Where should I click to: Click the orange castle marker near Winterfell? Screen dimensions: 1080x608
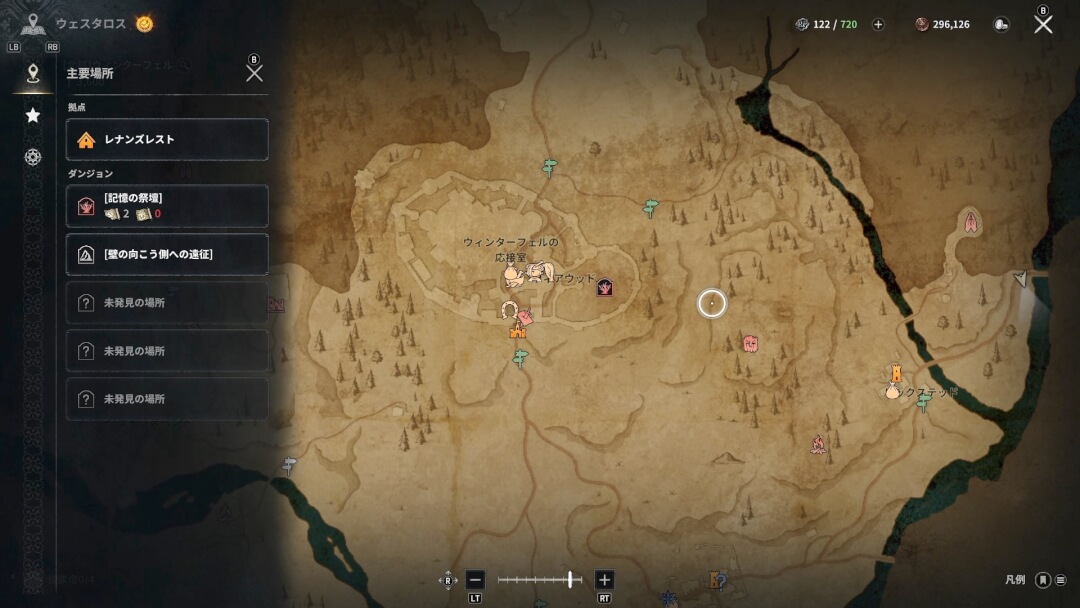pyautogui.click(x=518, y=331)
